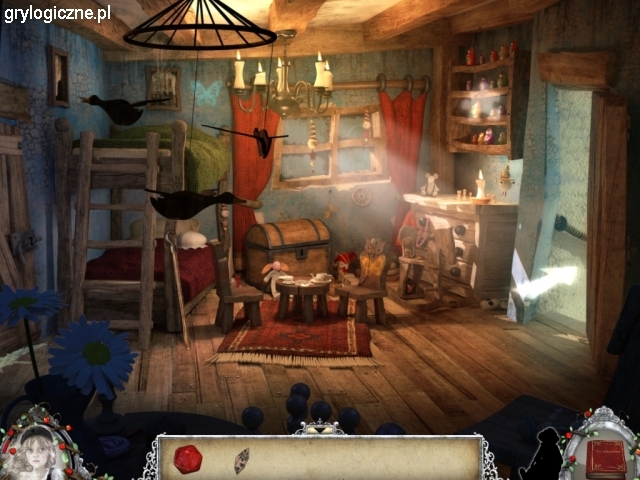Toggle the inventory panel's top ornament handle

[x=318, y=428]
